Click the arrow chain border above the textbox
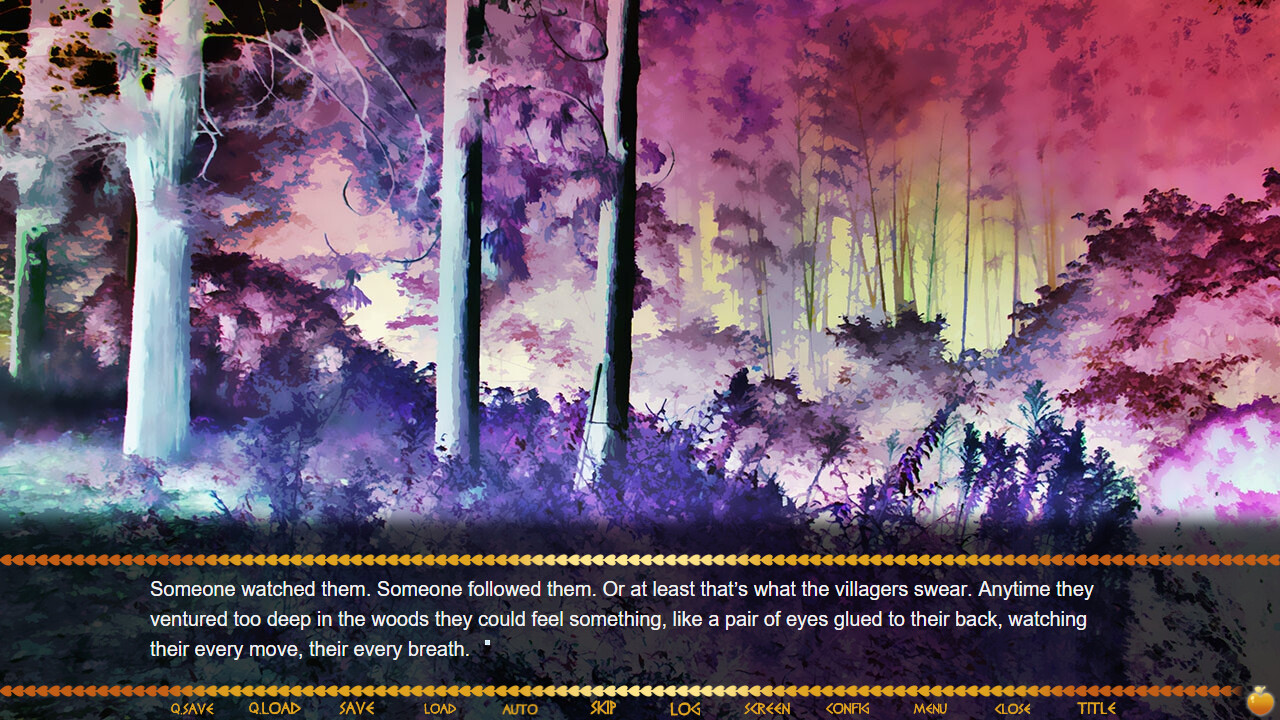 click(x=640, y=561)
